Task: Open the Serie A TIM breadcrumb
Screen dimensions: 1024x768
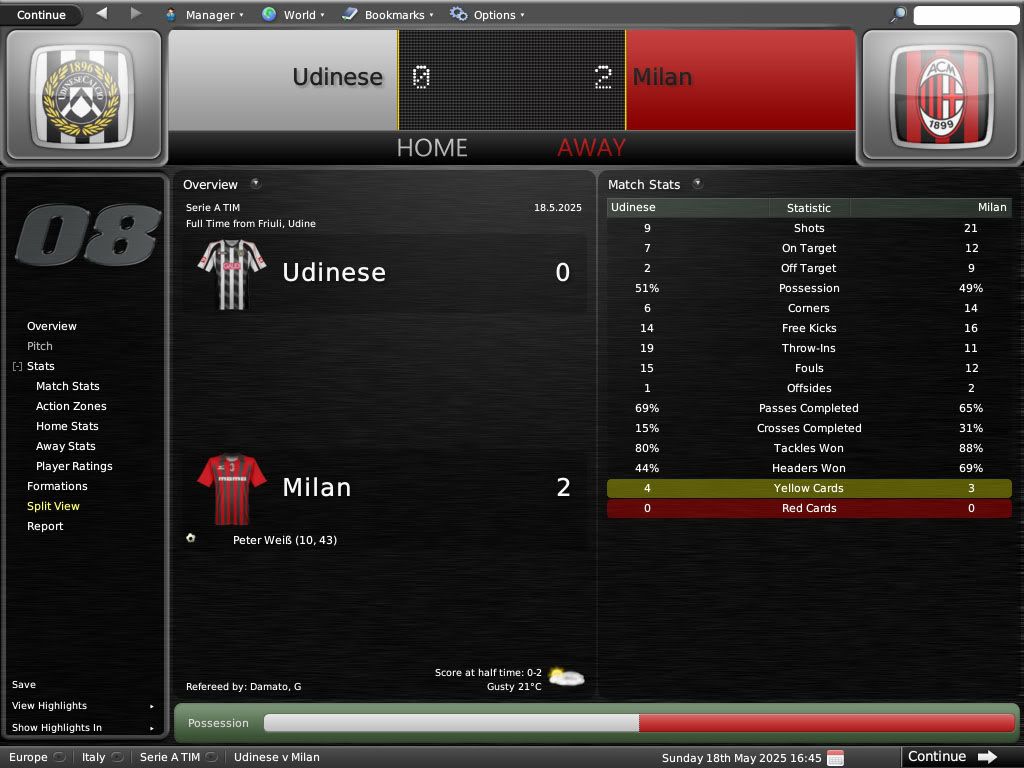Action: 170,757
